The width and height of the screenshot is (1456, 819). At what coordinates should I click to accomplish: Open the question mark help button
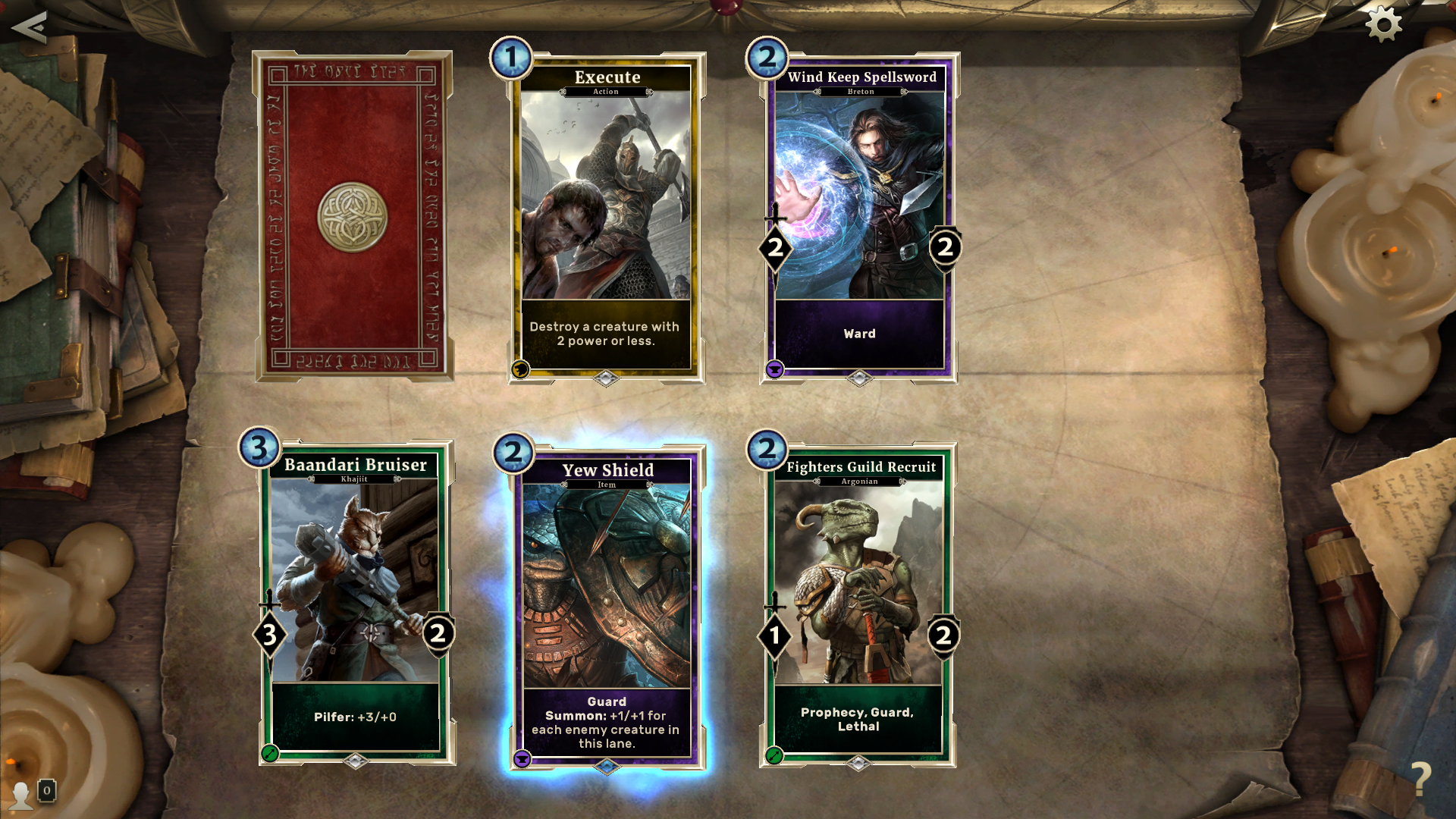coord(1420,777)
